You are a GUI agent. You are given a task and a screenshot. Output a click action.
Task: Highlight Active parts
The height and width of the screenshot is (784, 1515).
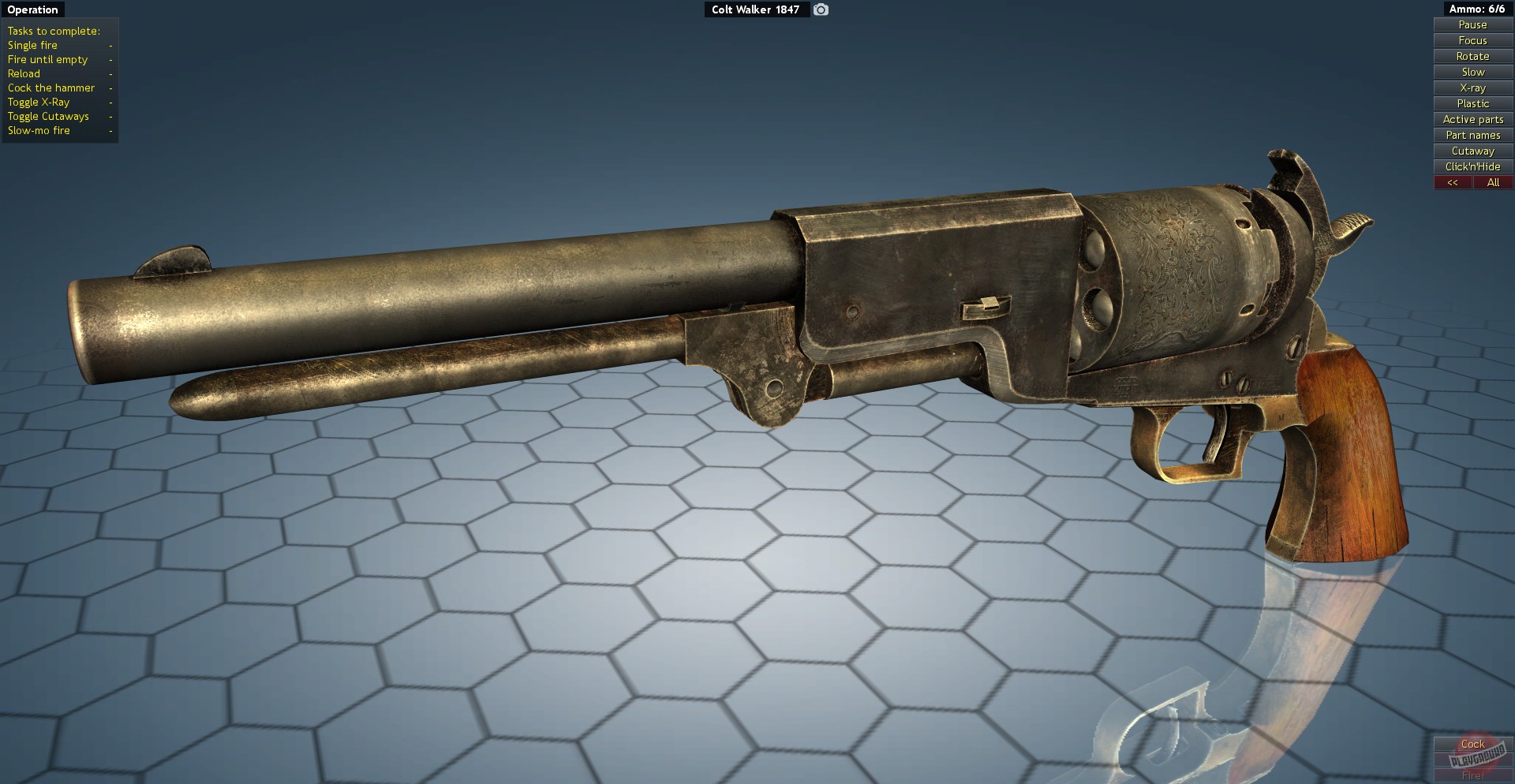click(1472, 119)
